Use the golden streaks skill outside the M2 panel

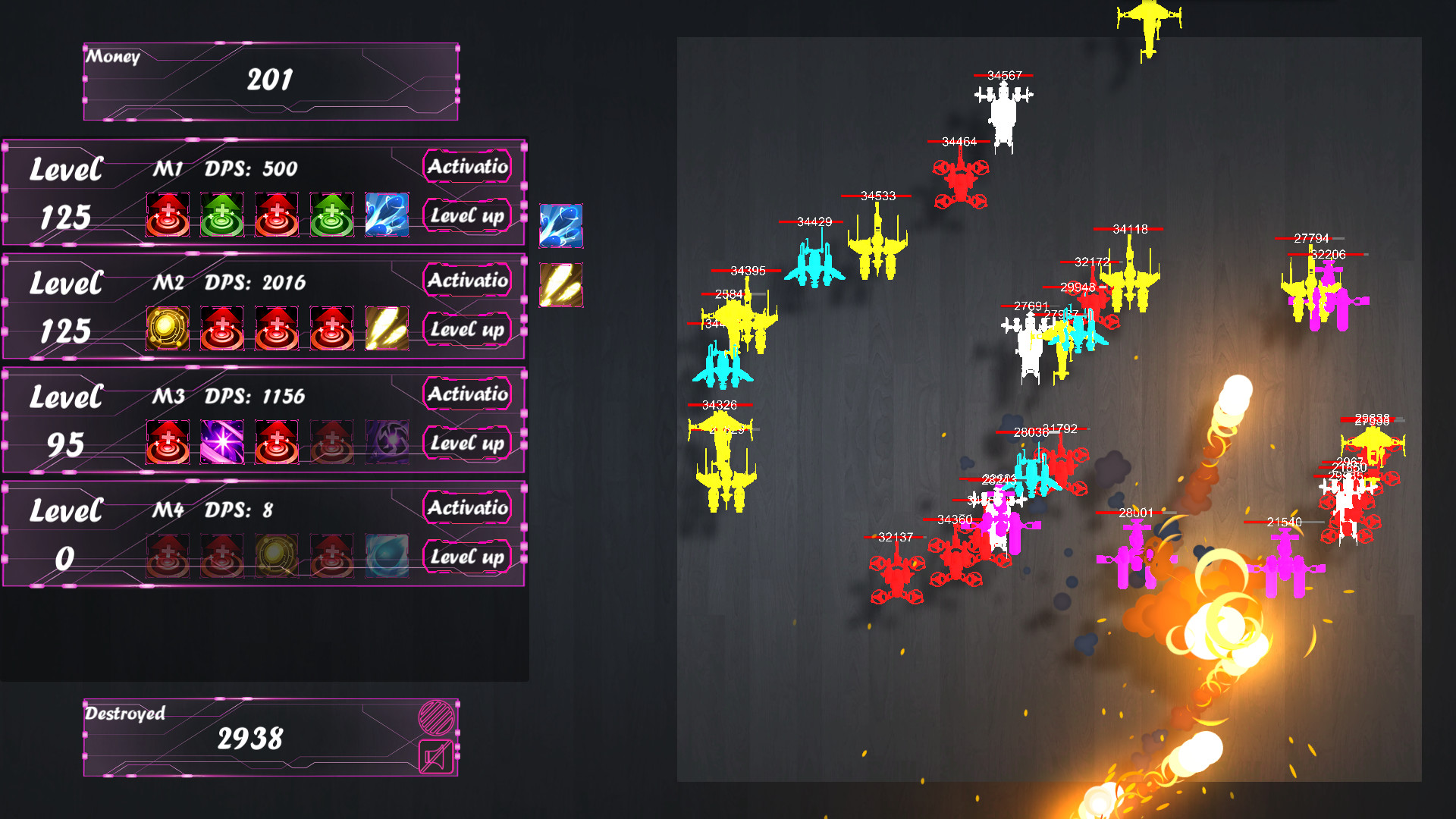[561, 284]
